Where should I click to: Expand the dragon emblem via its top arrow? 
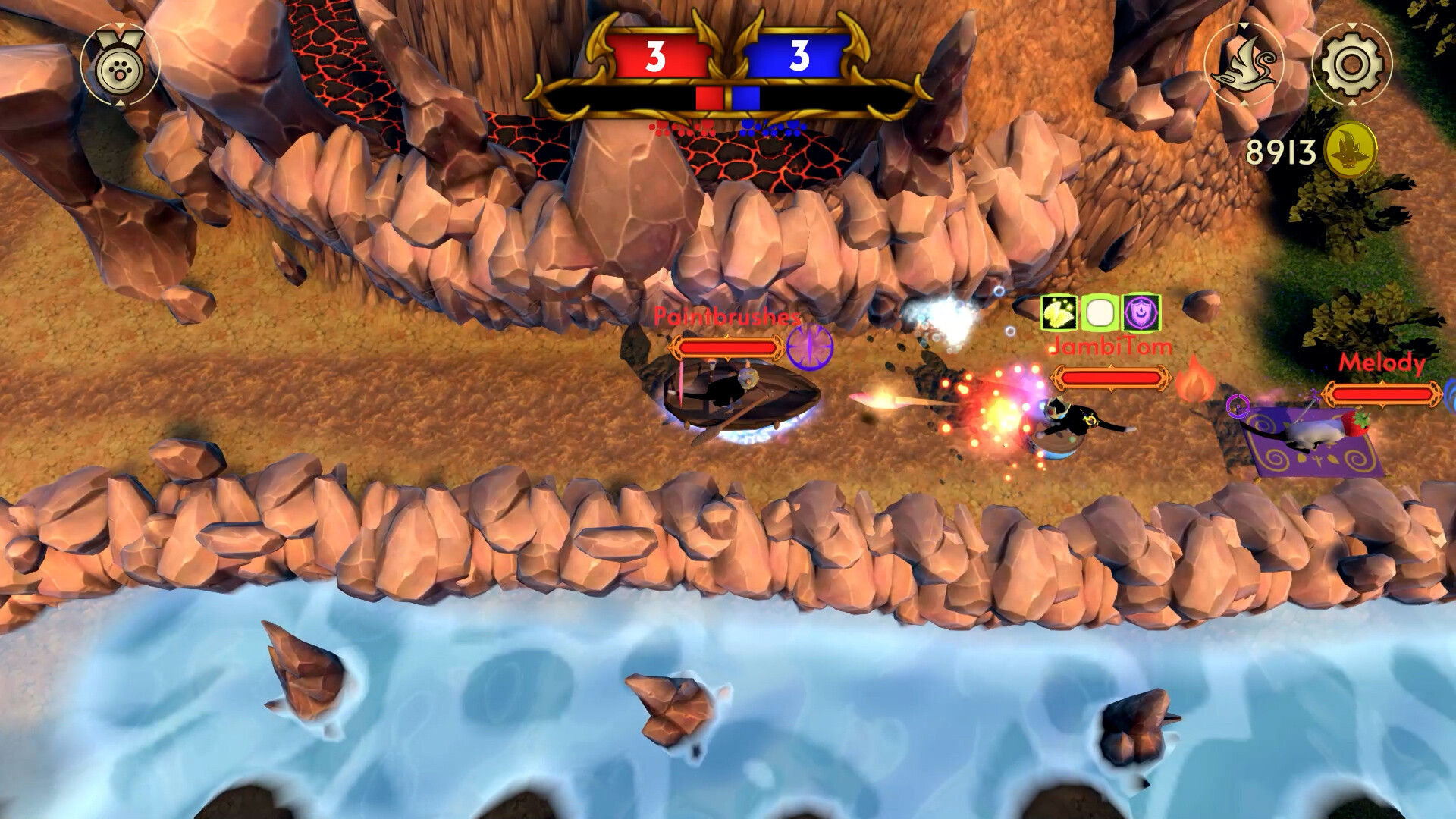point(1244,26)
